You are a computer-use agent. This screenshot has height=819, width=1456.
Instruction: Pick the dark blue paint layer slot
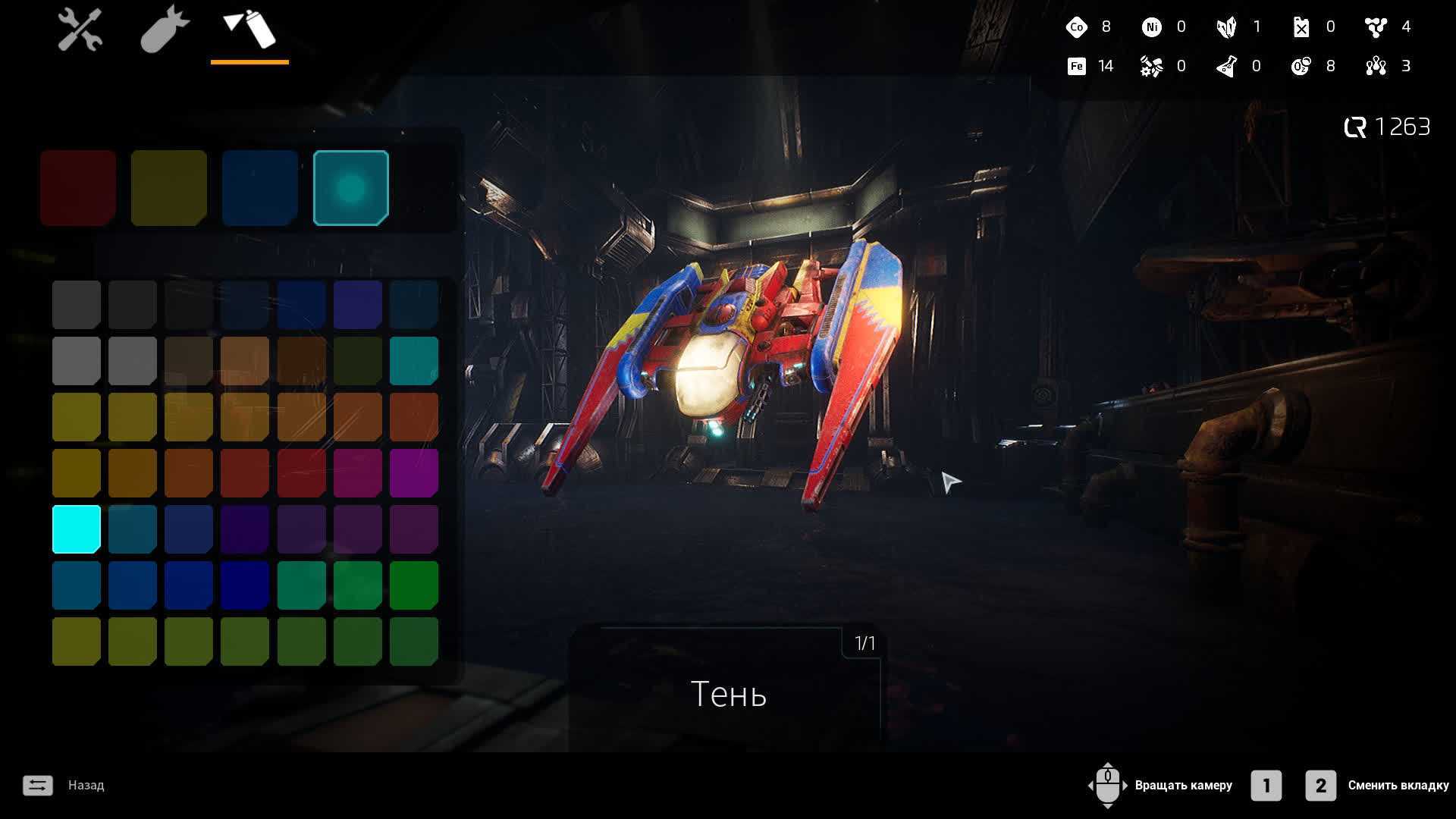click(260, 187)
